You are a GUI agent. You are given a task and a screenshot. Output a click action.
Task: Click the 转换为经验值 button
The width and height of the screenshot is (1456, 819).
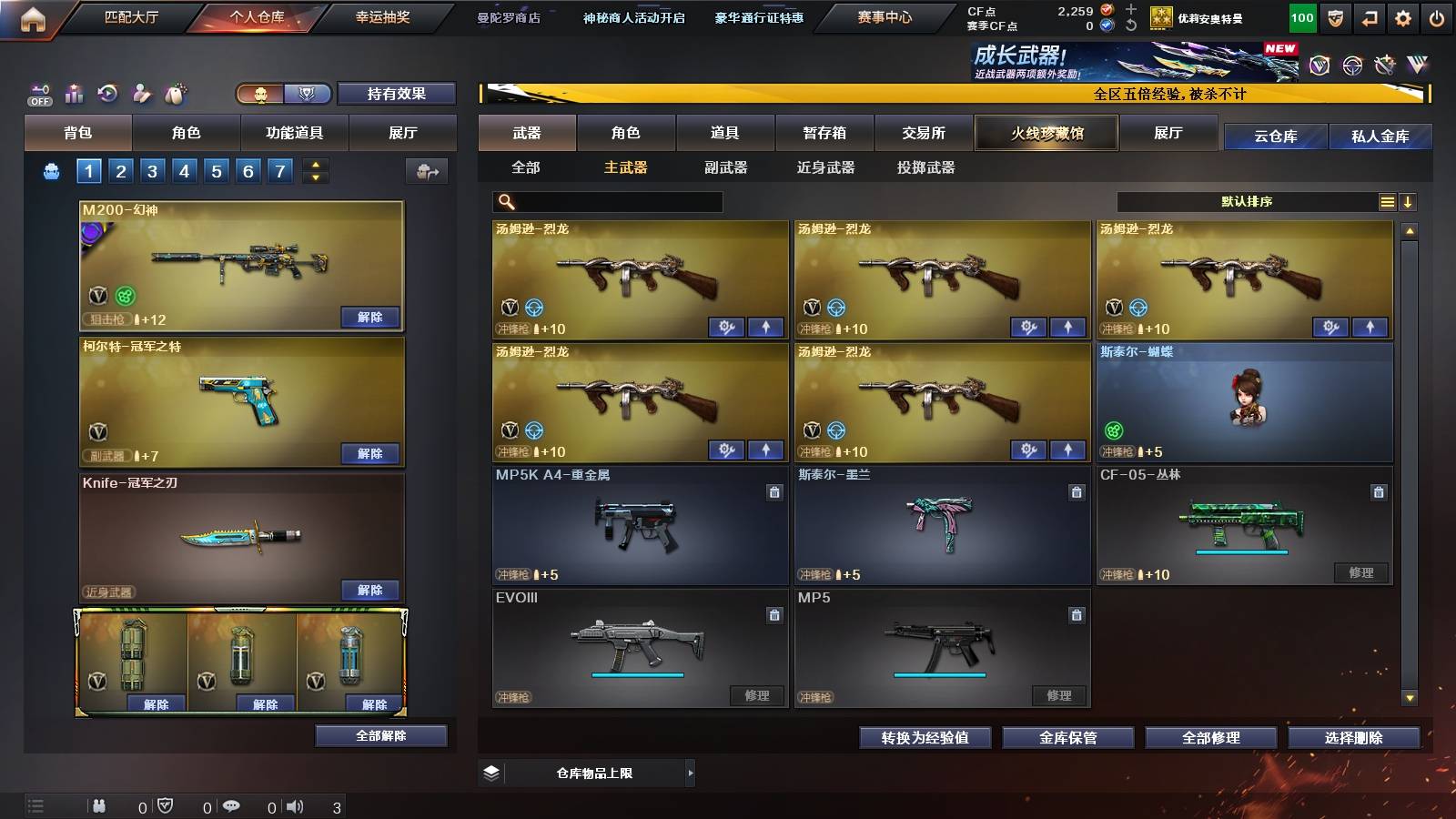[x=925, y=738]
